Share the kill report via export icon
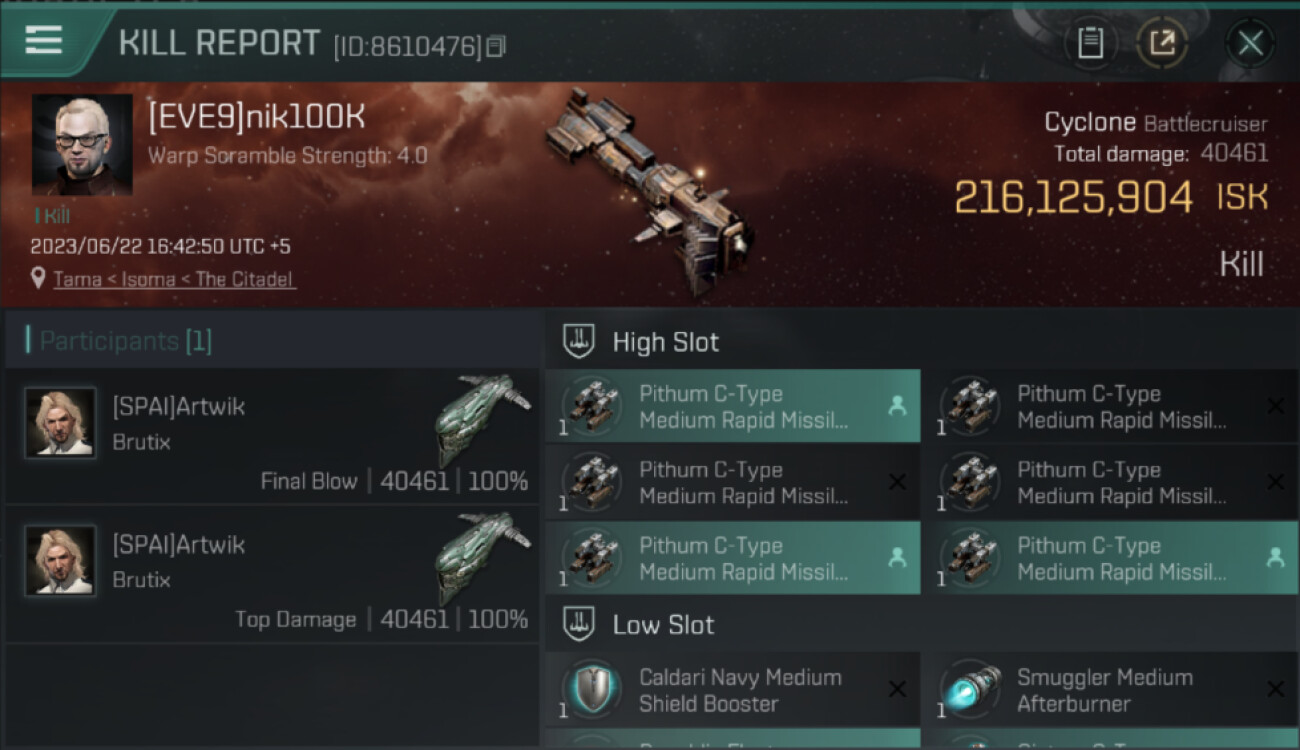The image size is (1300, 750). tap(1162, 43)
